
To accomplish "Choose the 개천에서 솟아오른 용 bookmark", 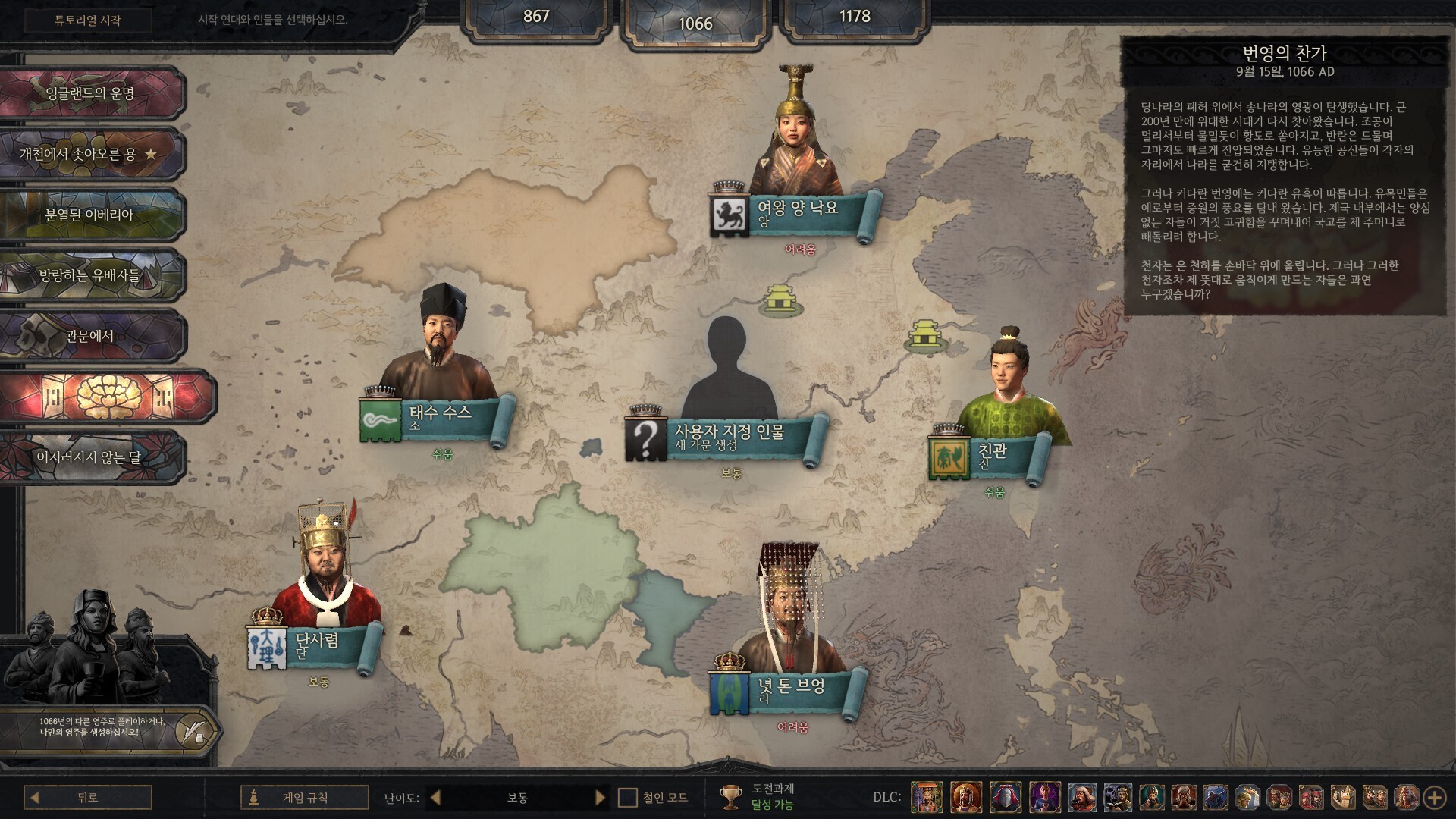I will pyautogui.click(x=90, y=154).
